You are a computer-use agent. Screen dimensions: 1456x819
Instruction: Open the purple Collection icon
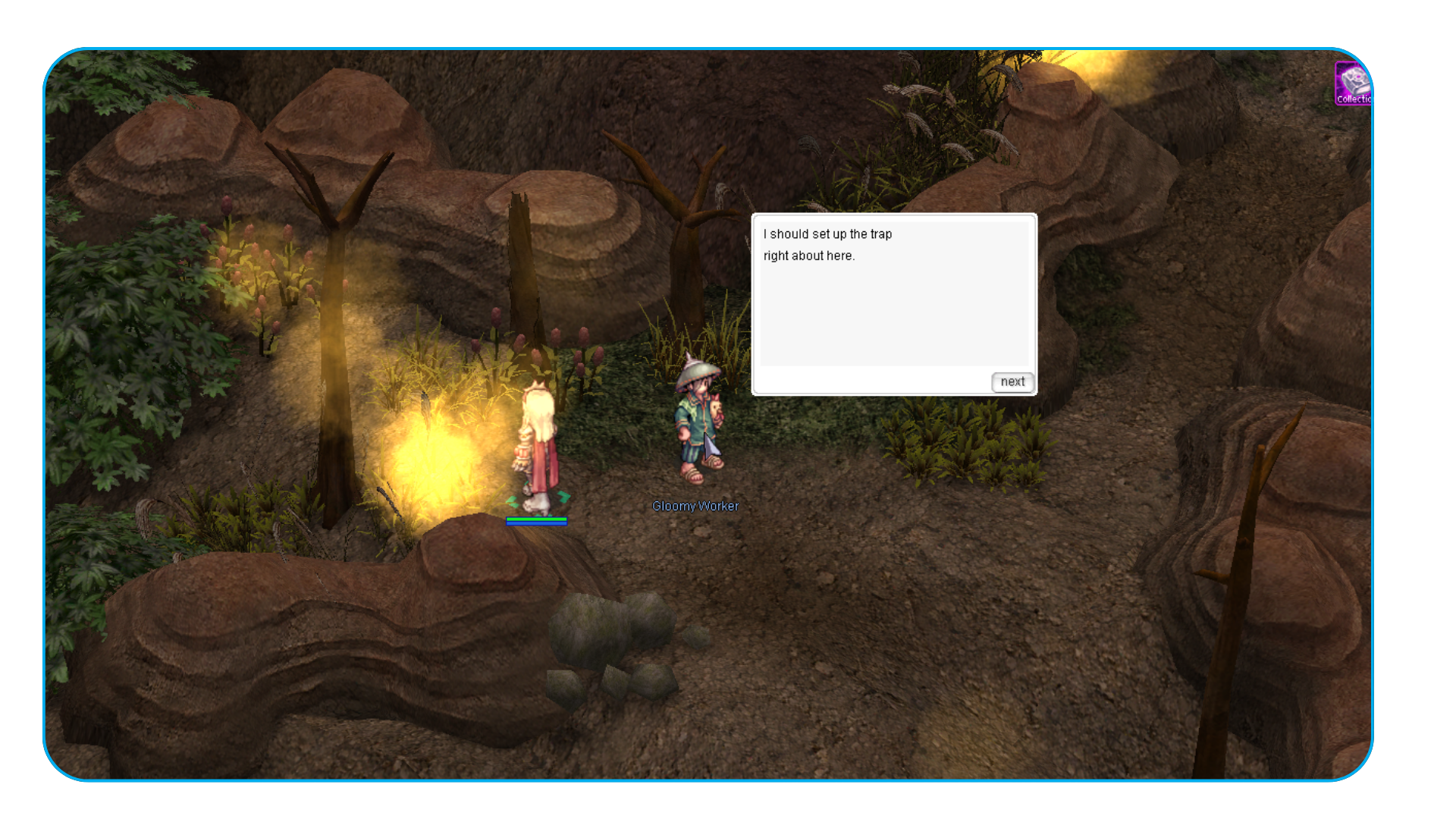1352,83
